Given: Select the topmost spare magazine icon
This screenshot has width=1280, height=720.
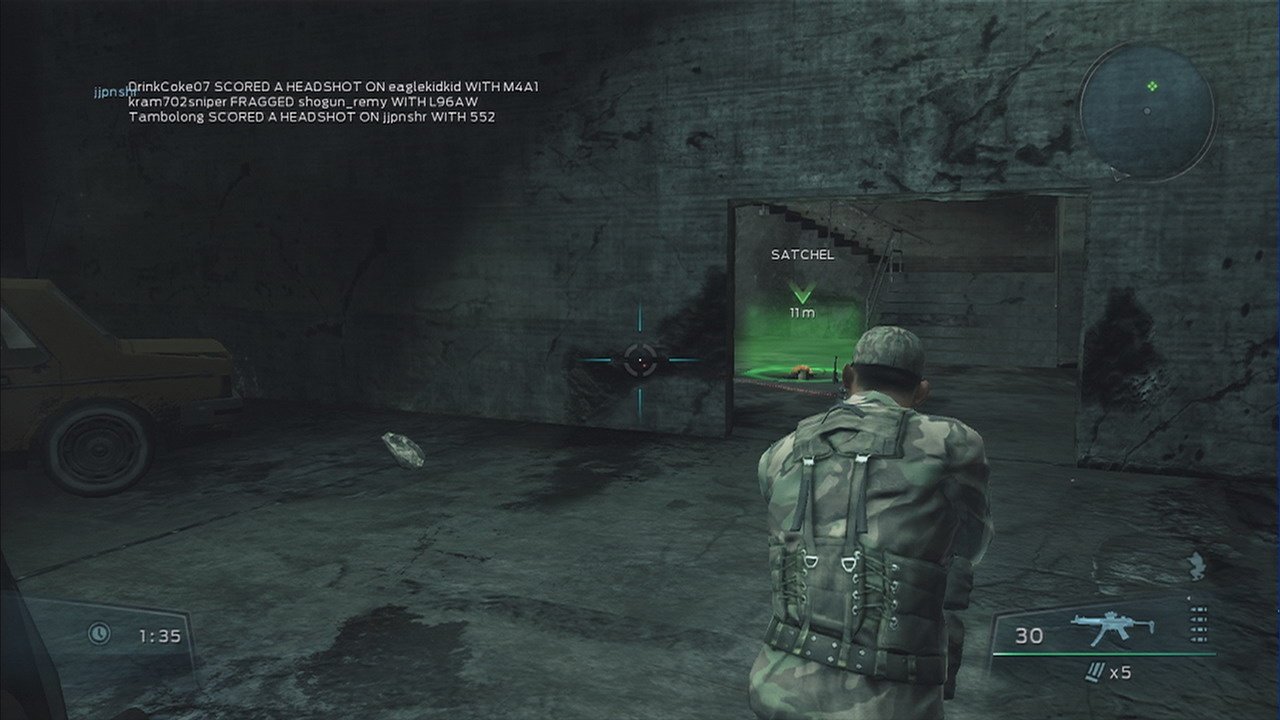Looking at the screenshot, I should click(1197, 610).
